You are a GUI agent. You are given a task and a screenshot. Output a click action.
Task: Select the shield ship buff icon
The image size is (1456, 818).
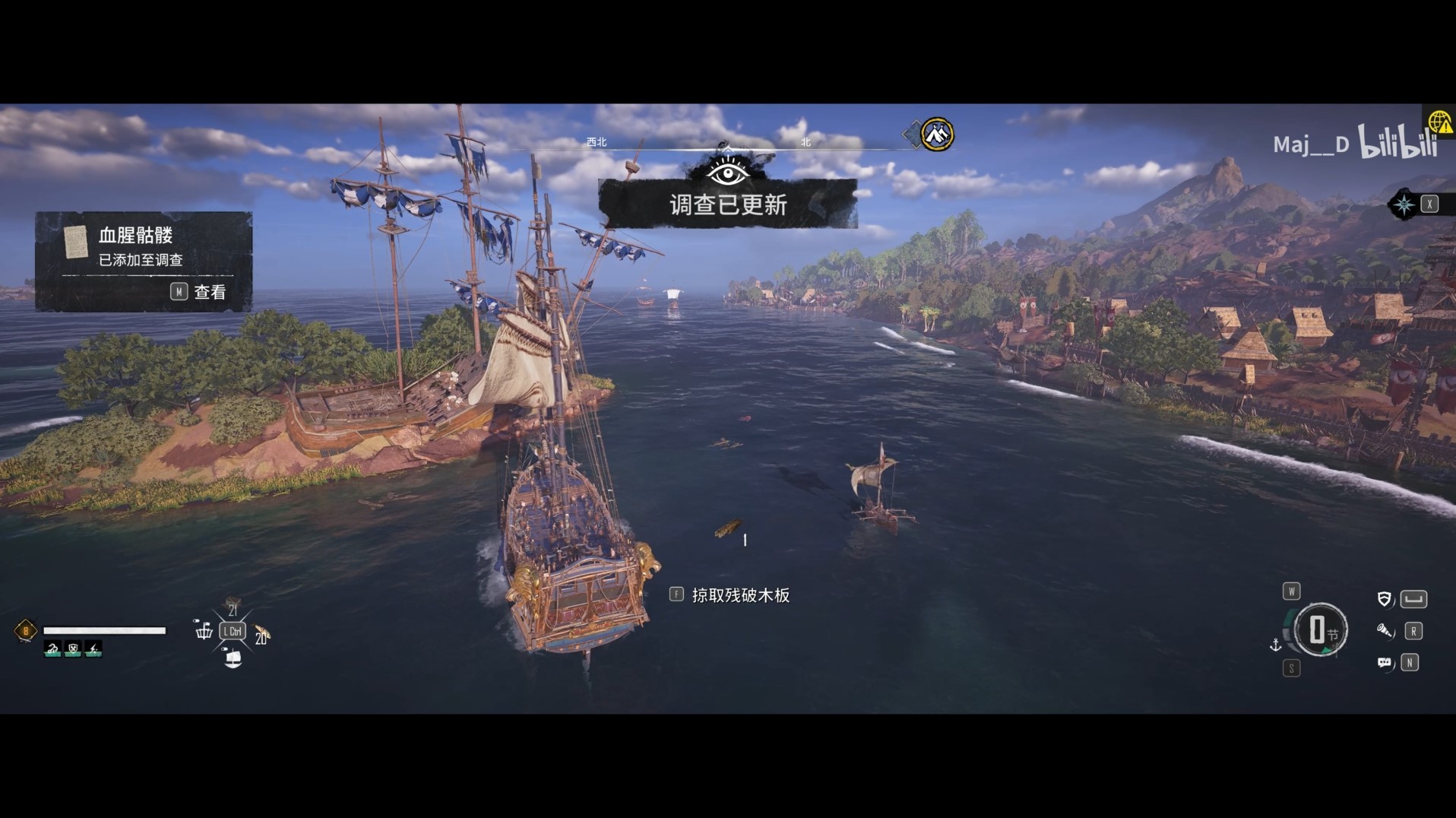point(73,649)
